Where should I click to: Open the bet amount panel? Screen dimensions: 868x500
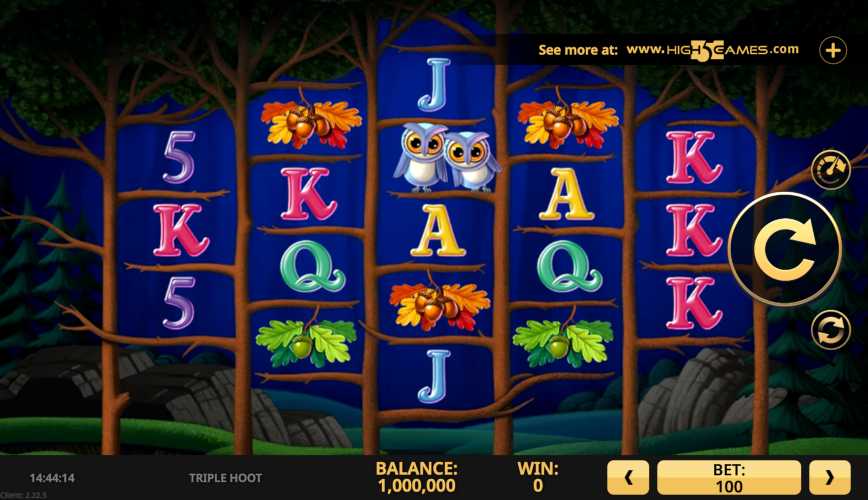click(x=729, y=477)
